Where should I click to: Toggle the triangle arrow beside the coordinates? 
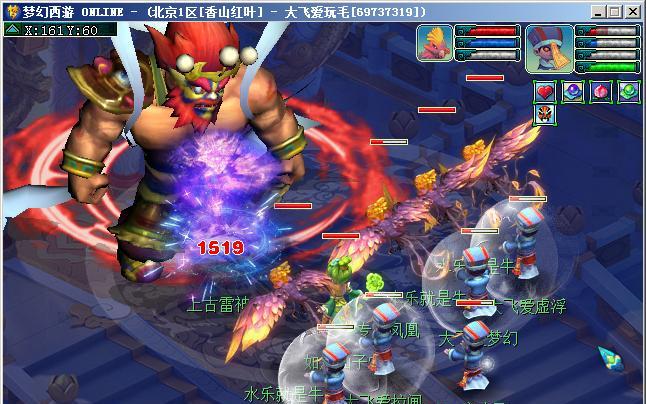pyautogui.click(x=12, y=30)
